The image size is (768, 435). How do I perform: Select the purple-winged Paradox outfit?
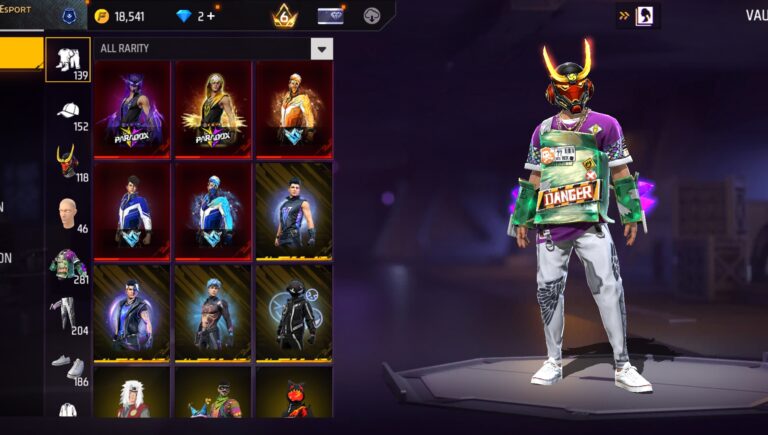[132, 108]
